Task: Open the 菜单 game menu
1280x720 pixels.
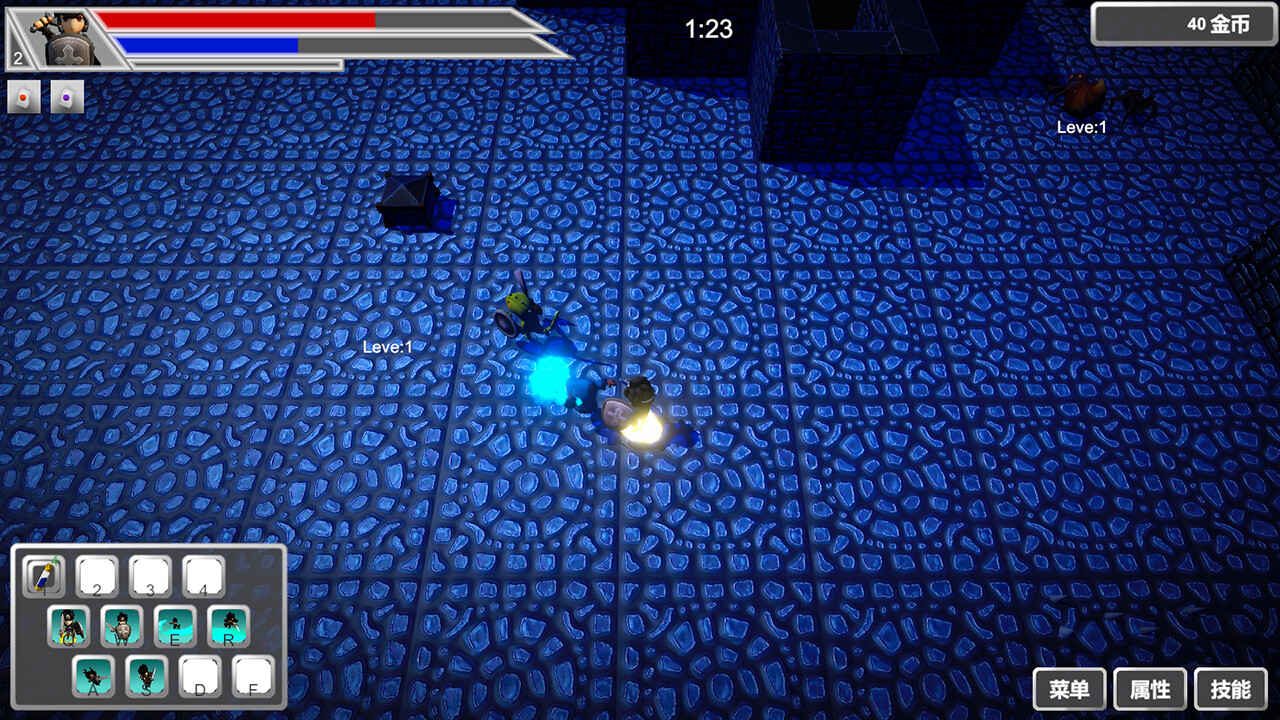Action: [x=1068, y=689]
